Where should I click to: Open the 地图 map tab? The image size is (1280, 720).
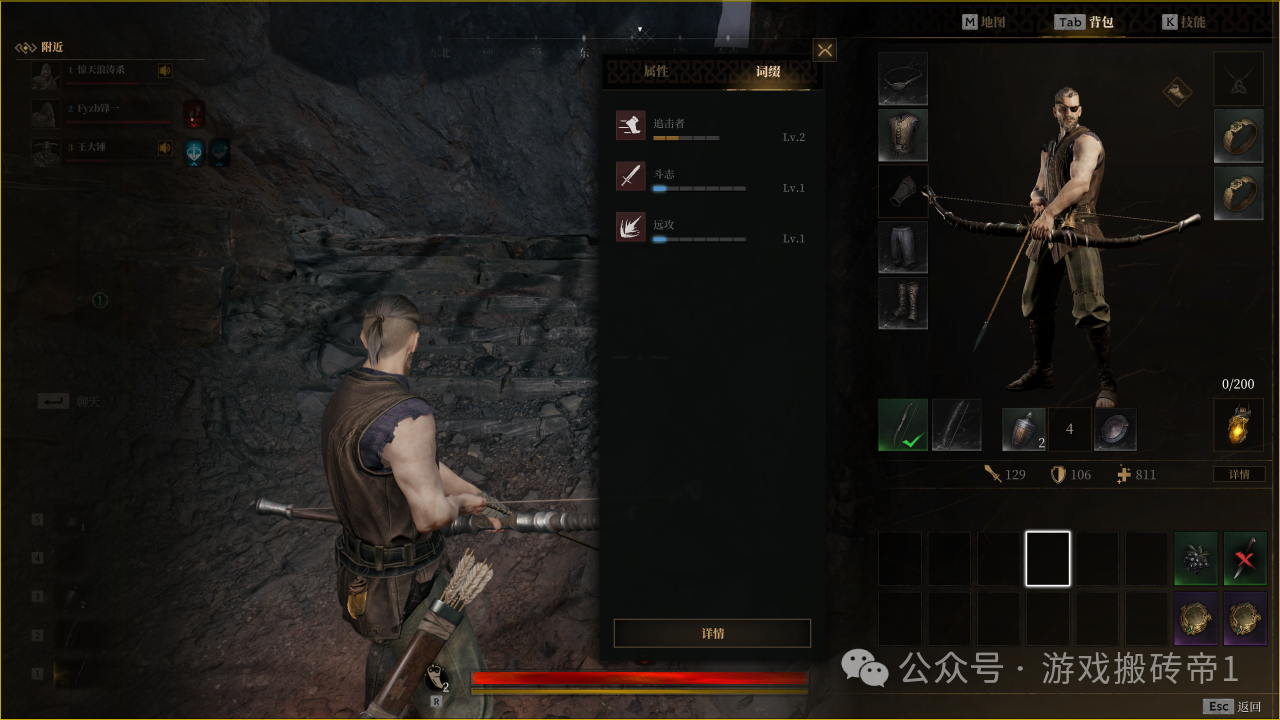983,22
